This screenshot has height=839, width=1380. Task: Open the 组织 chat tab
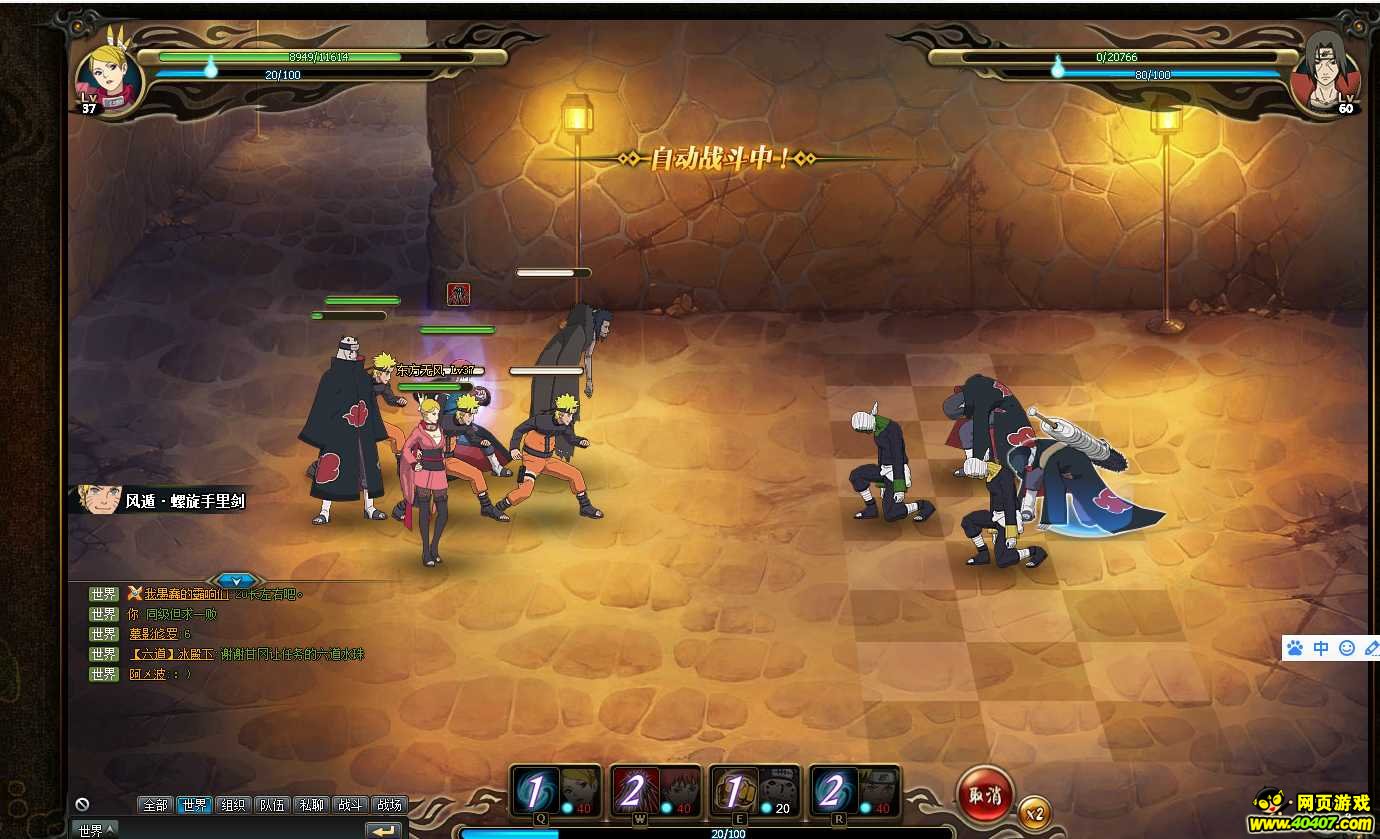[233, 805]
